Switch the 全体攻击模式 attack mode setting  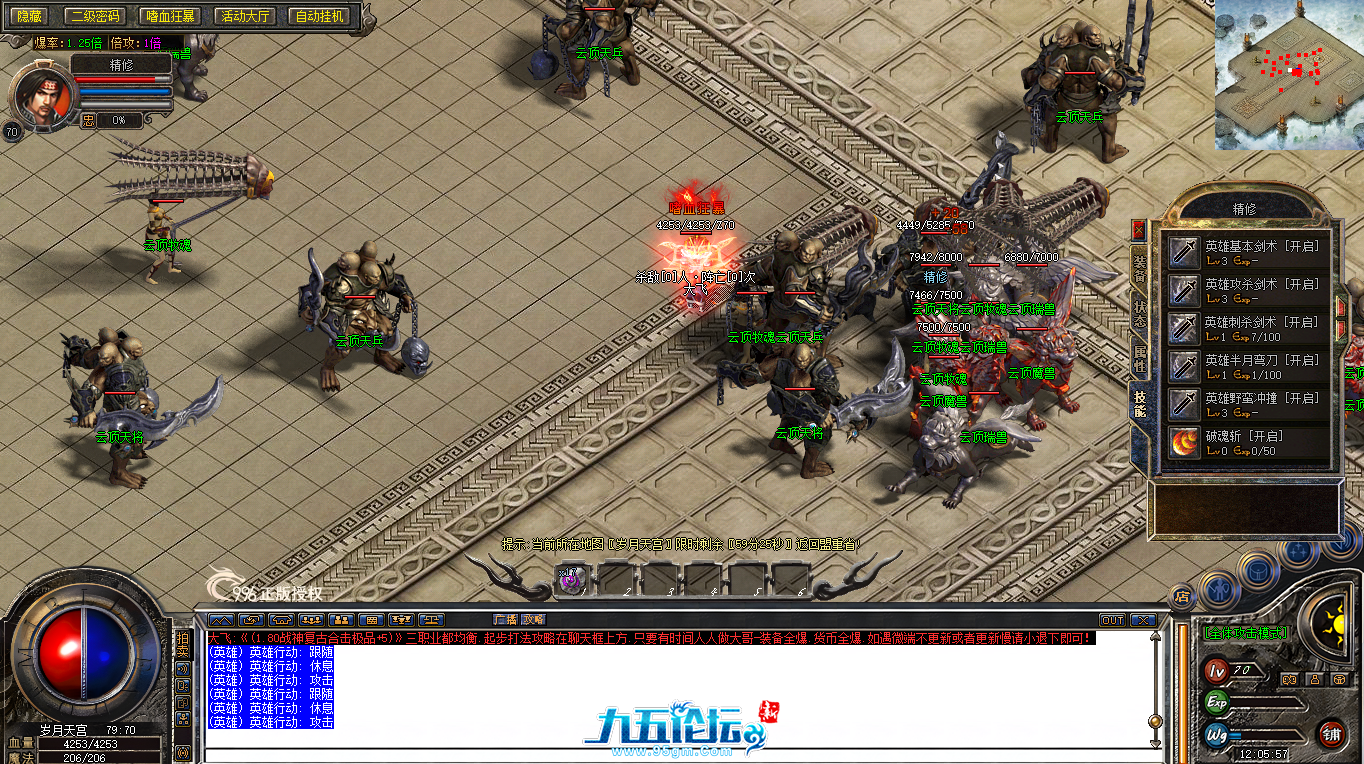point(1248,631)
